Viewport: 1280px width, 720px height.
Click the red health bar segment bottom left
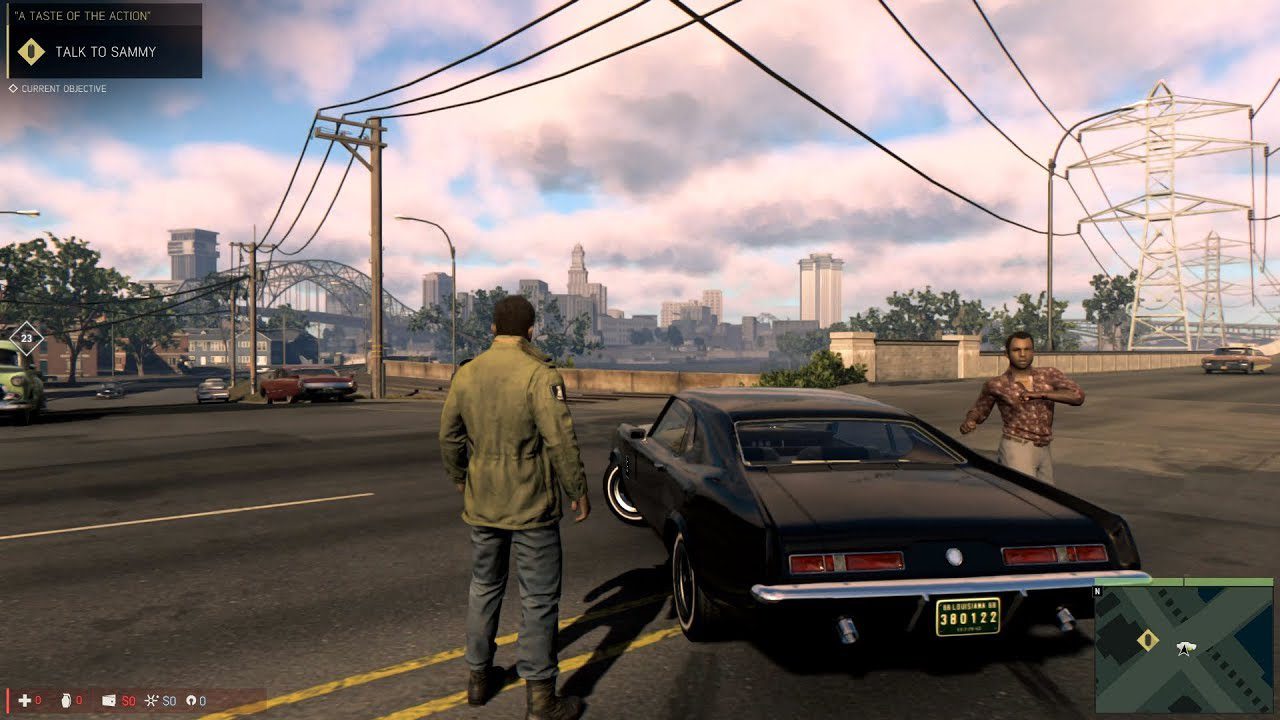8,700
